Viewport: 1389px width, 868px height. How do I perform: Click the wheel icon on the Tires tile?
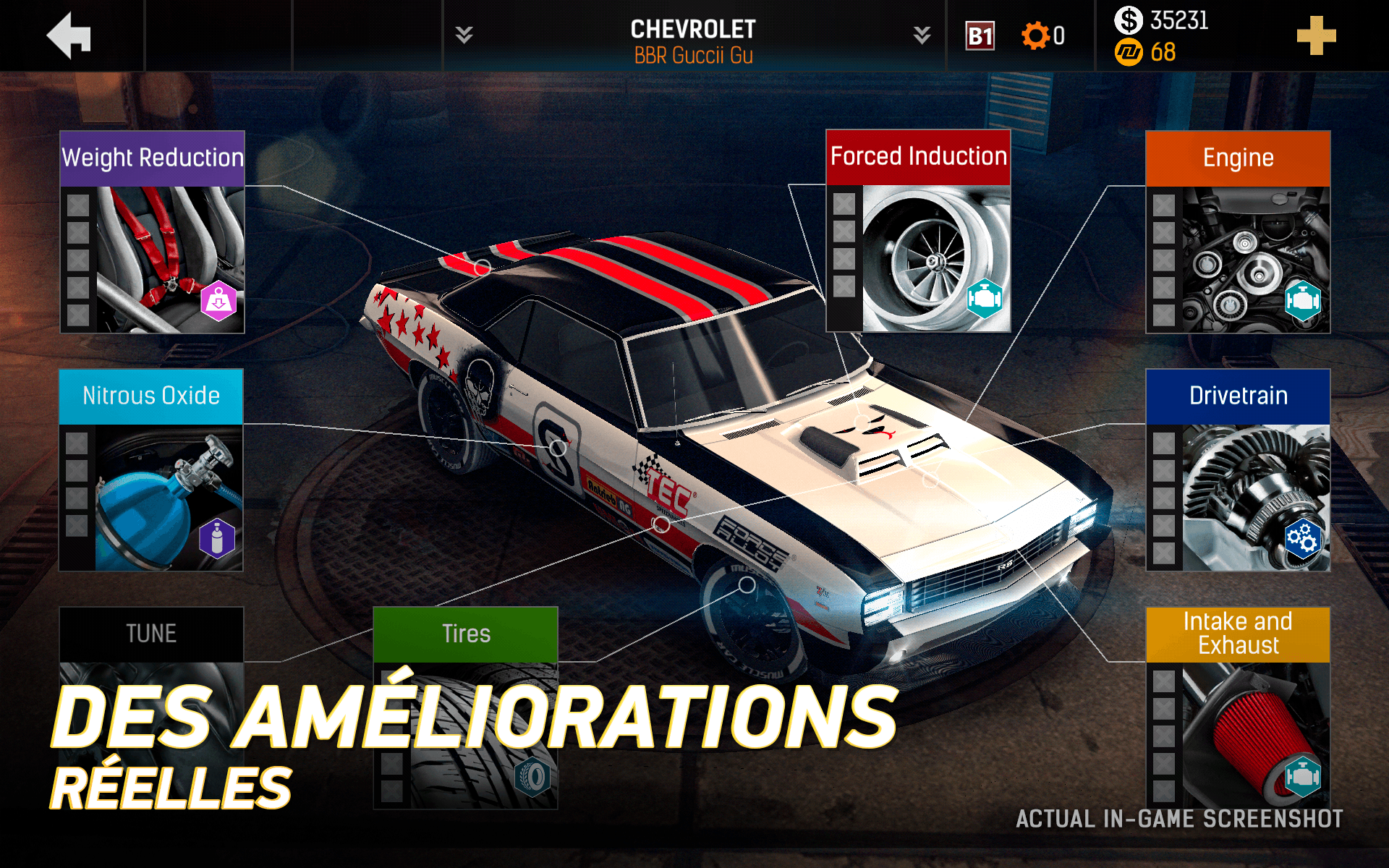(x=532, y=778)
